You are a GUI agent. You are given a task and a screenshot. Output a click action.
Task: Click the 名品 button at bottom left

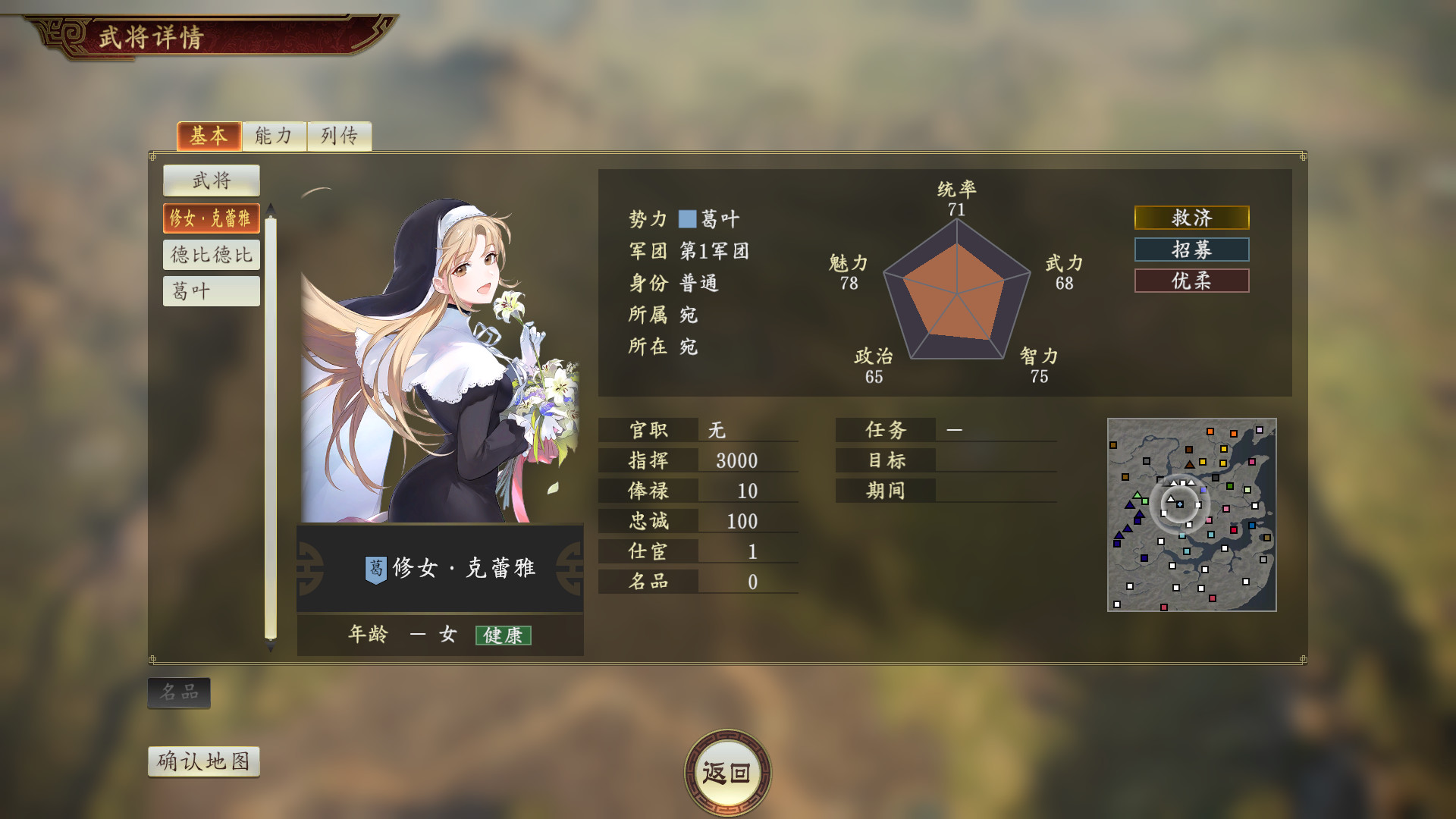179,692
